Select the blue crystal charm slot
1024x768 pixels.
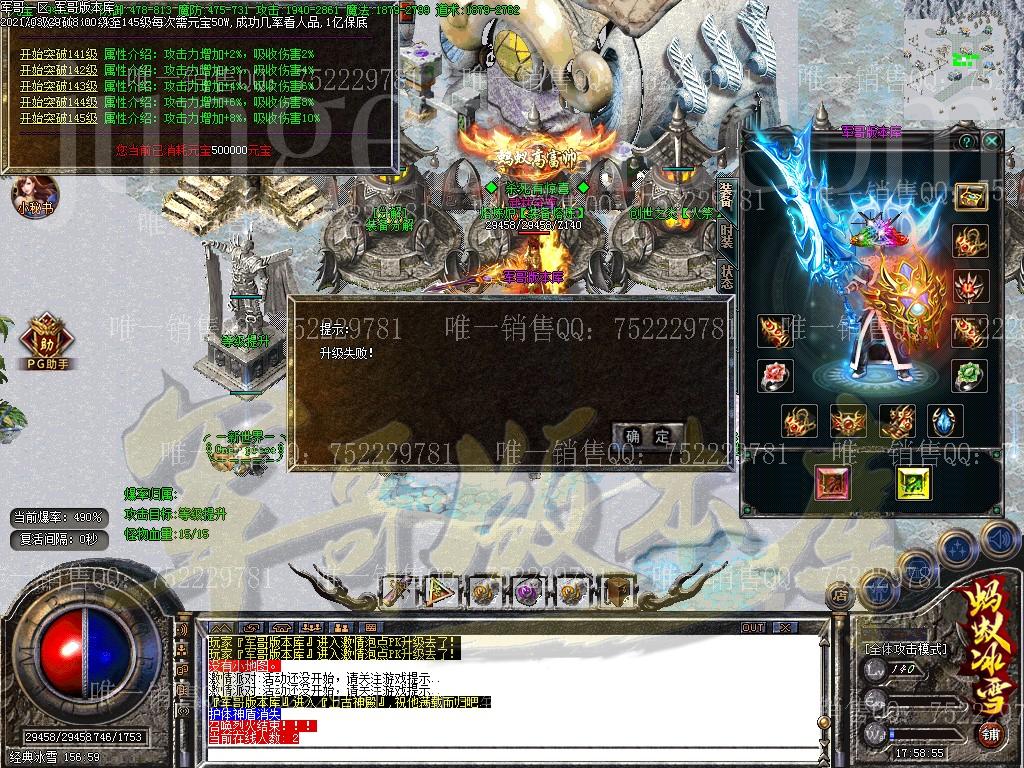pos(945,421)
